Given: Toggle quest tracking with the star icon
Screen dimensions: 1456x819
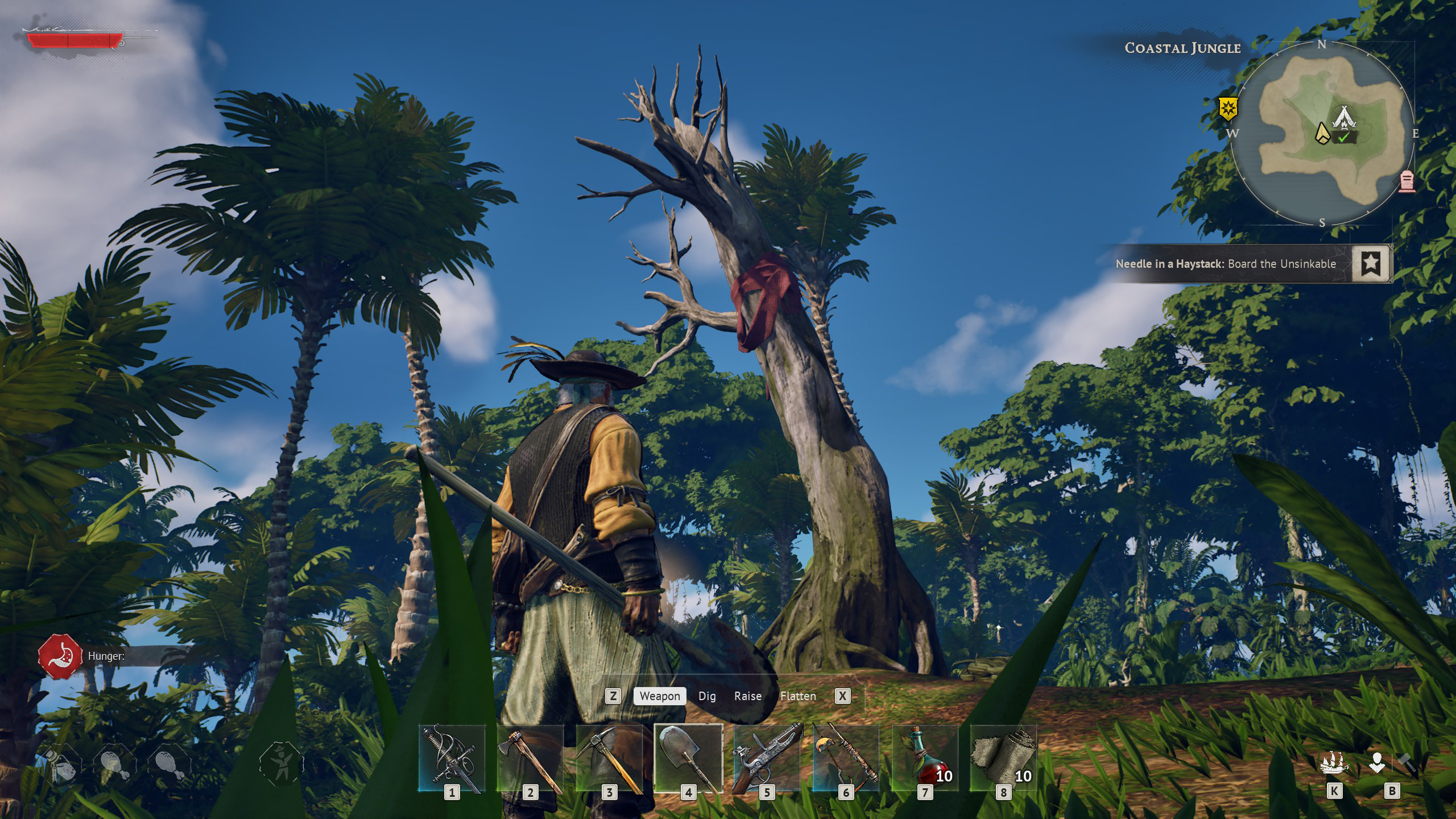Looking at the screenshot, I should click(1374, 263).
